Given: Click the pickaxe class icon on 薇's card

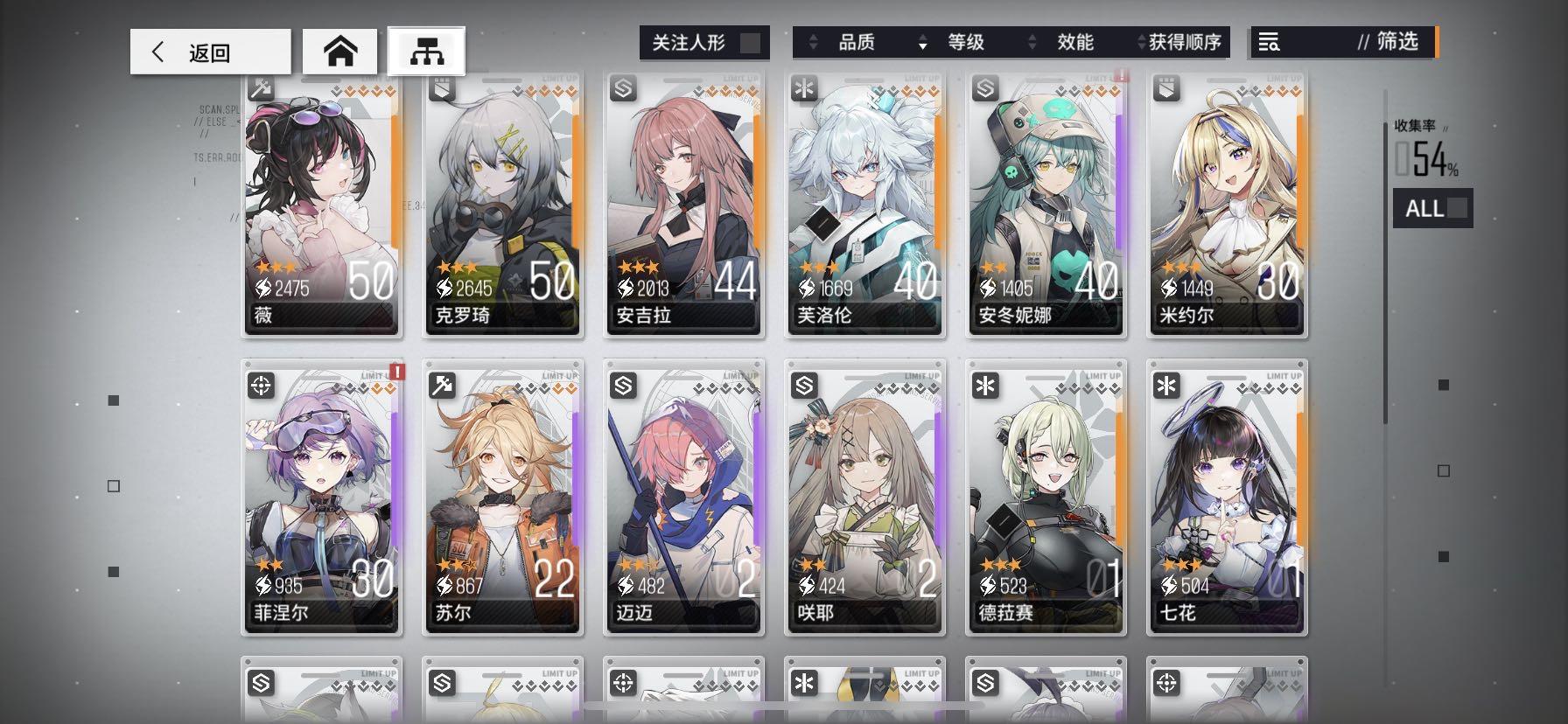Looking at the screenshot, I should point(260,87).
